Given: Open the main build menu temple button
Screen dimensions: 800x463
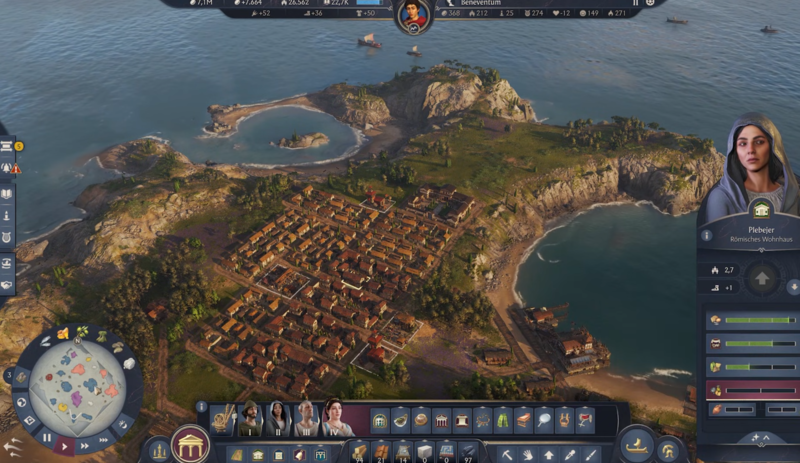Looking at the screenshot, I should coord(189,444).
